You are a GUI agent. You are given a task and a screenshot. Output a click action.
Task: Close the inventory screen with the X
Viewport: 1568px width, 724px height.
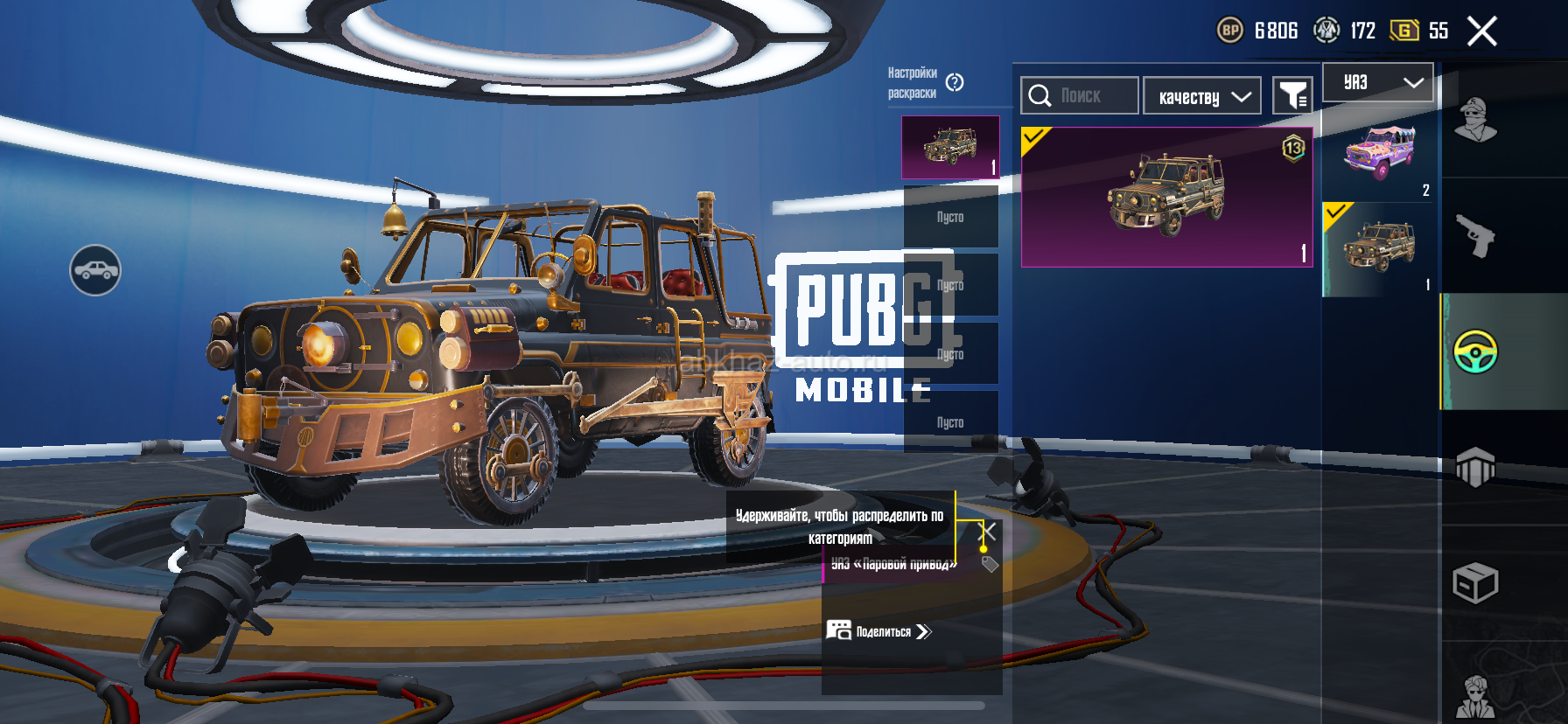(x=1481, y=31)
